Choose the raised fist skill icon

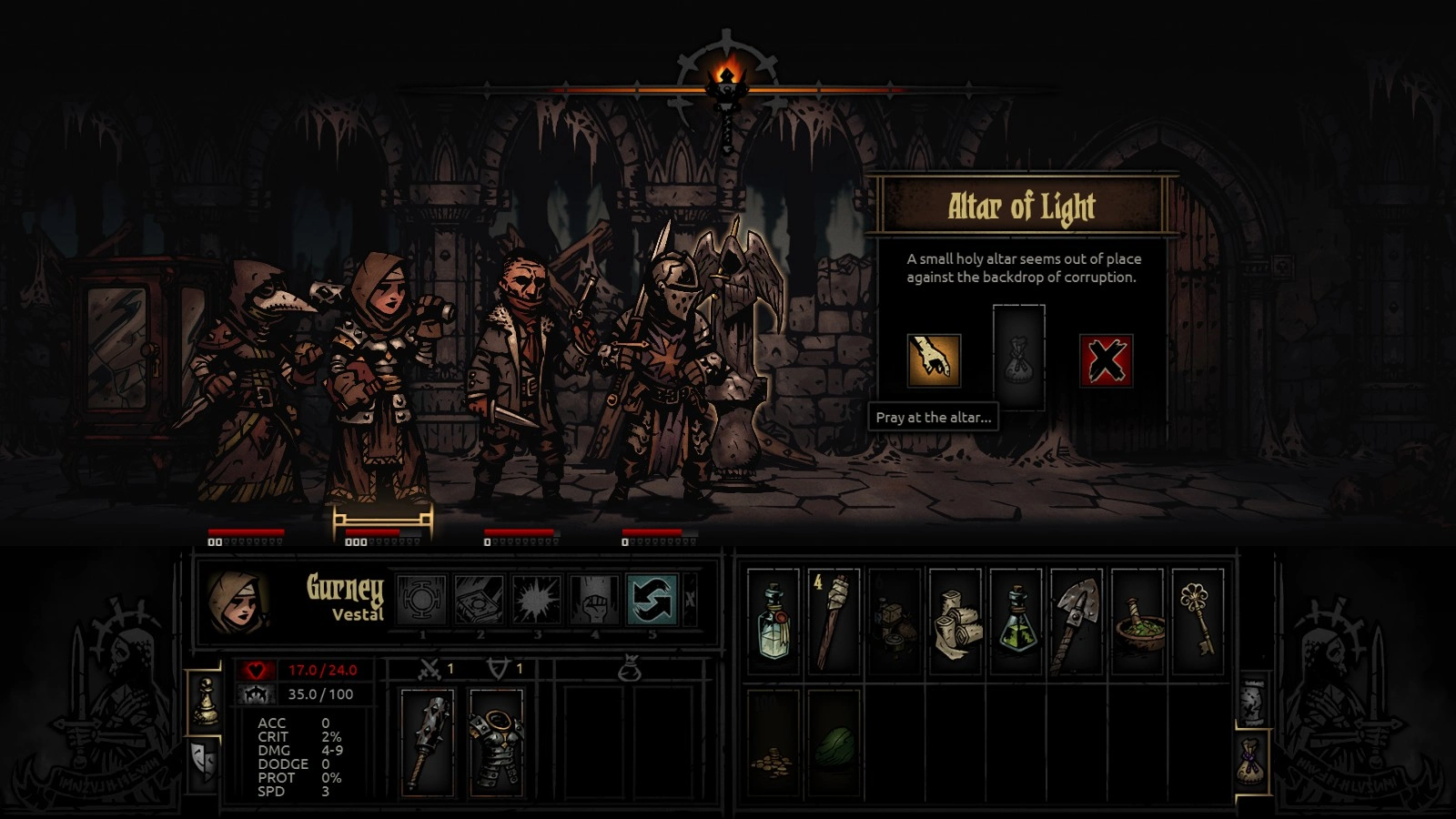594,600
